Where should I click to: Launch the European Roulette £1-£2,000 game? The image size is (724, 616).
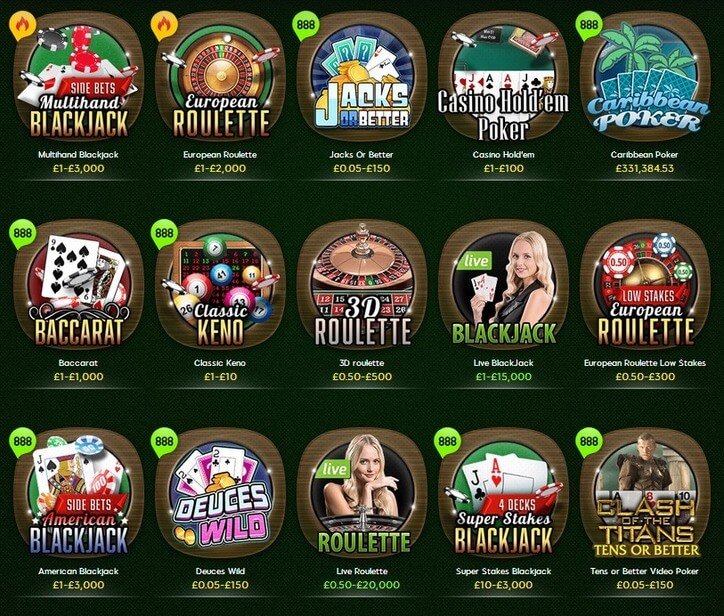(x=220, y=79)
